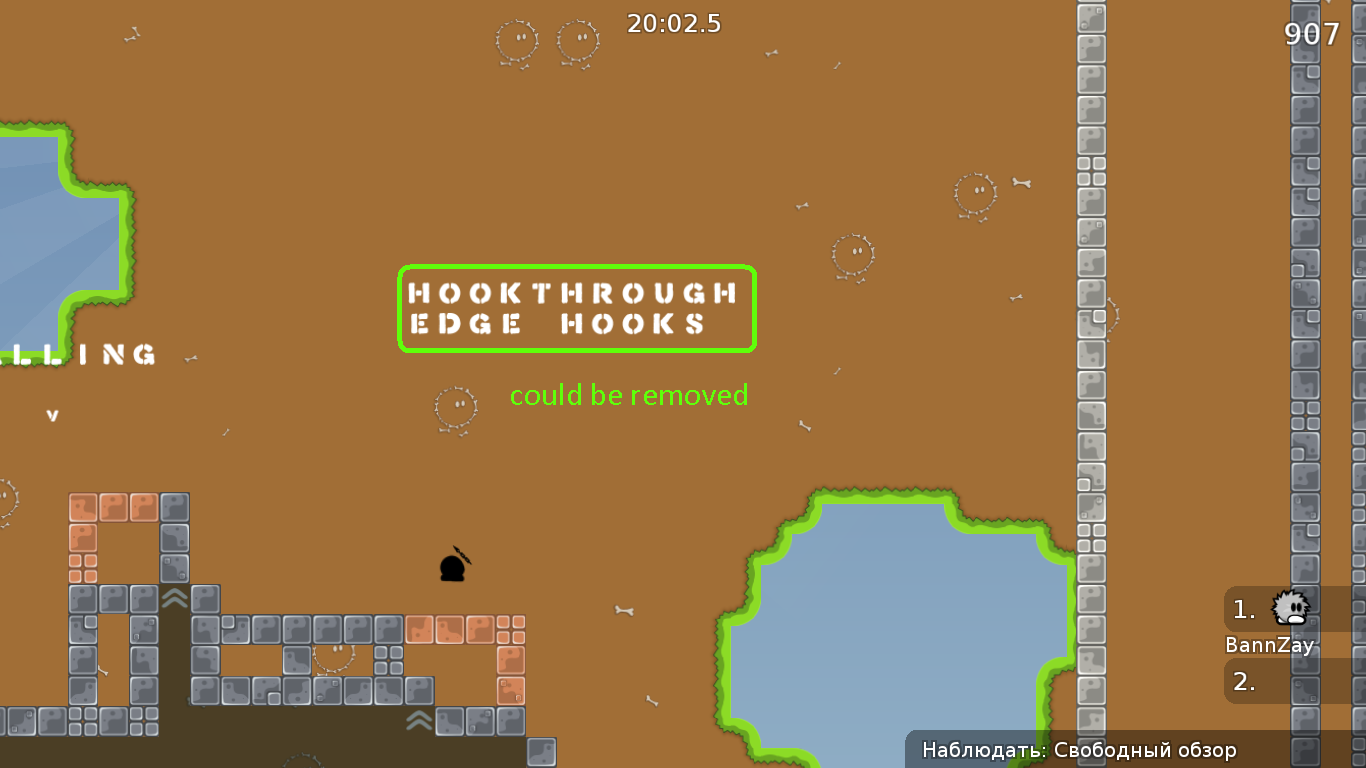Click the green could be removed text
Image resolution: width=1366 pixels, height=768 pixels.
coord(629,395)
